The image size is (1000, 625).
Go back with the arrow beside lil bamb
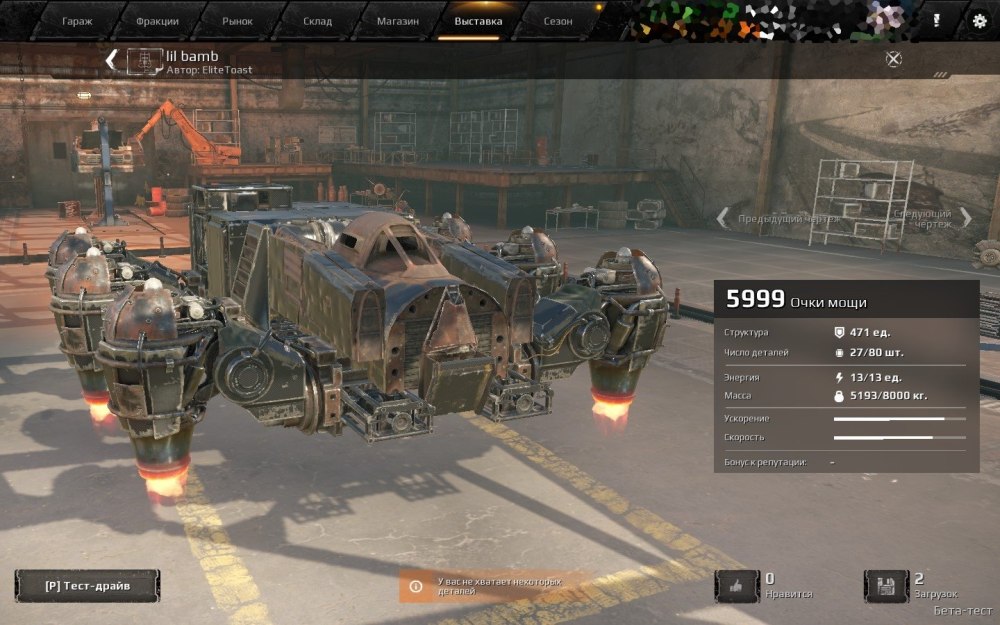[111, 59]
